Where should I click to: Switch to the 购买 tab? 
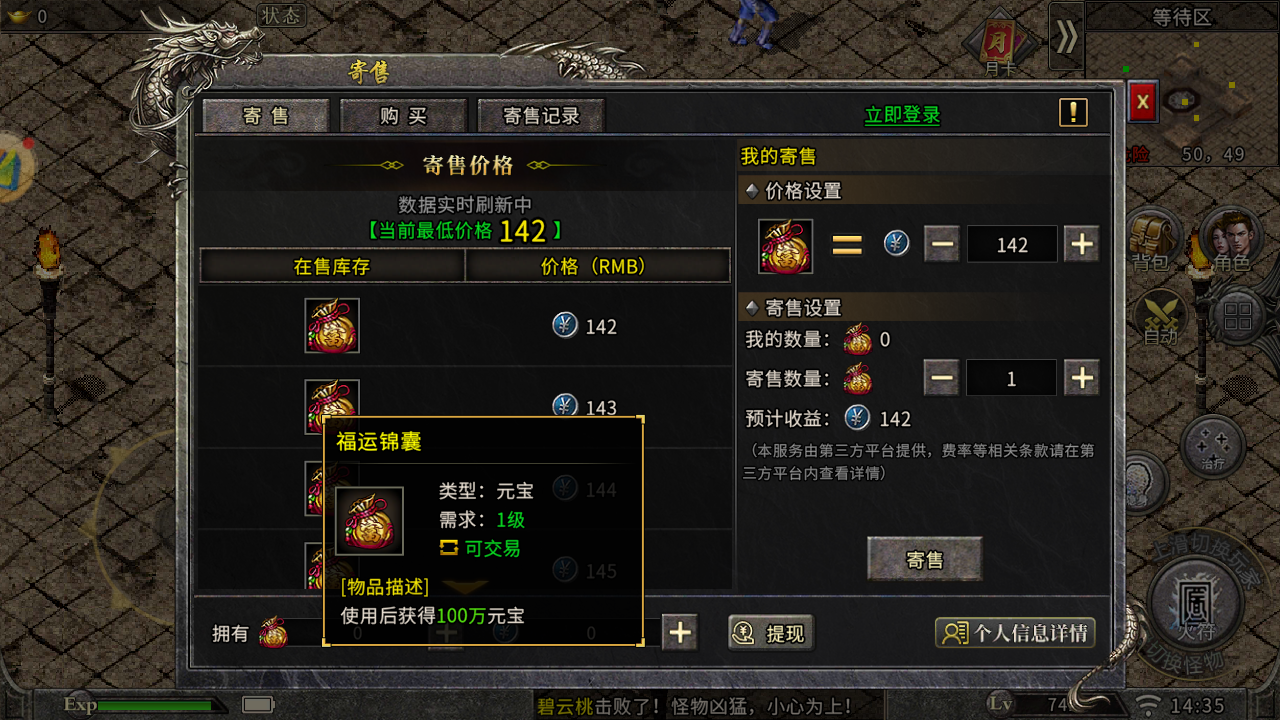tap(403, 115)
